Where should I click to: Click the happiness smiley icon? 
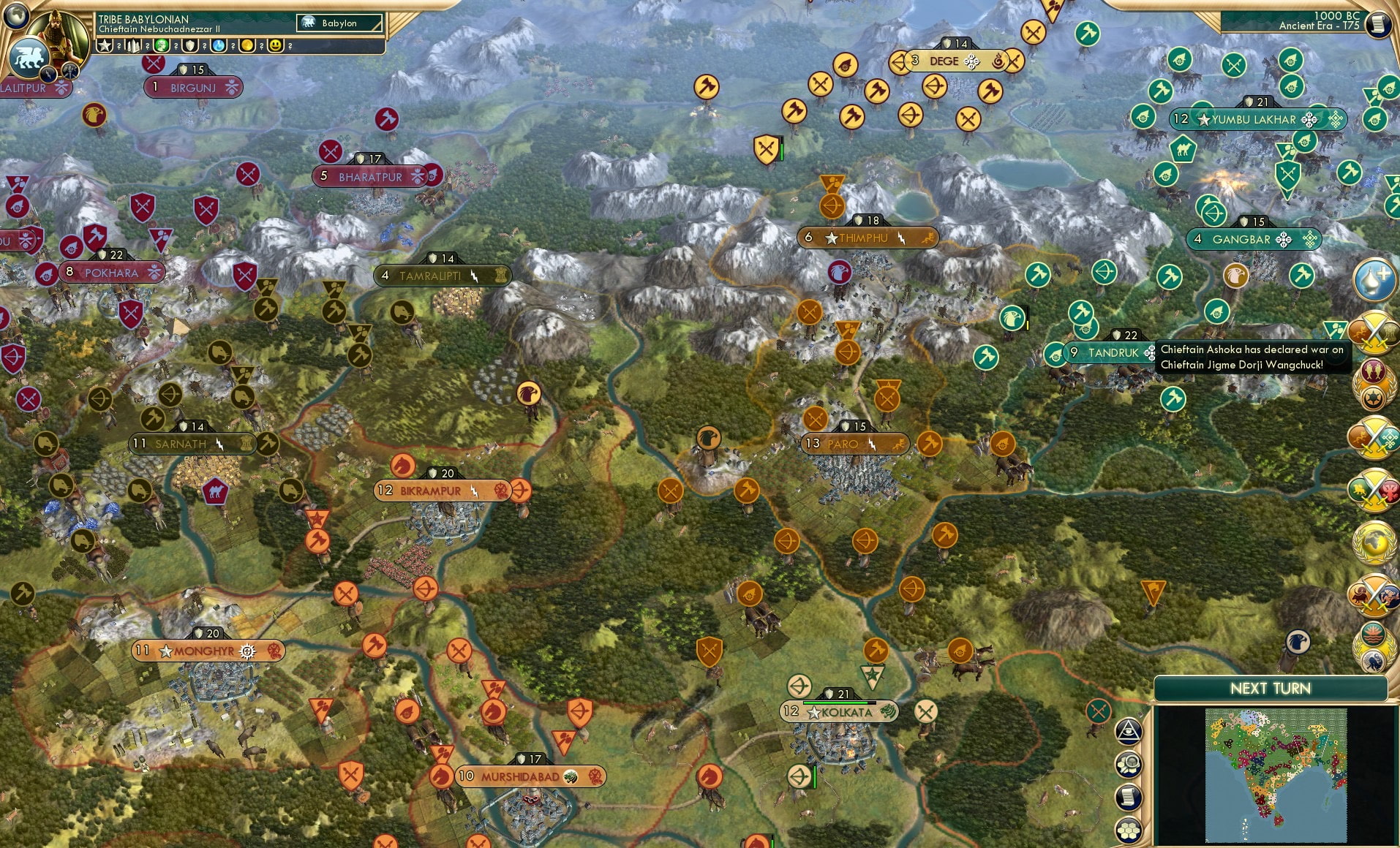(x=274, y=46)
